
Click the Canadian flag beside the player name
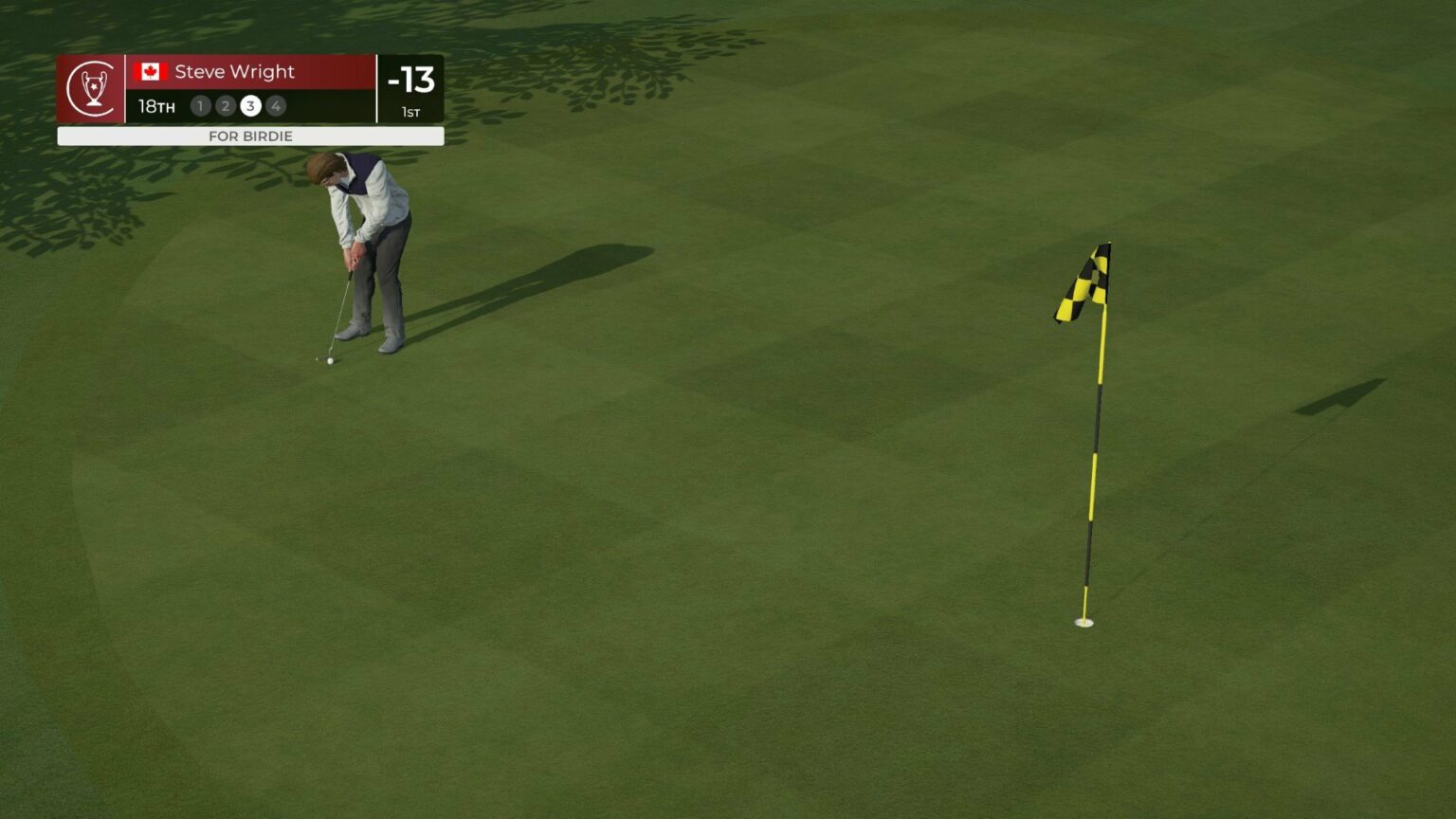click(150, 72)
